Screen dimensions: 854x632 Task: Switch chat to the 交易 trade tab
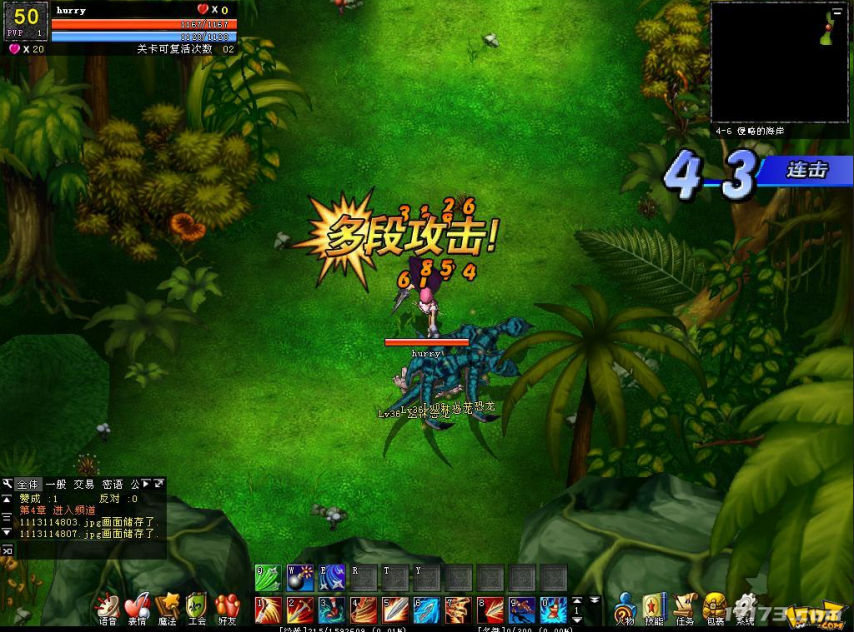pyautogui.click(x=84, y=484)
